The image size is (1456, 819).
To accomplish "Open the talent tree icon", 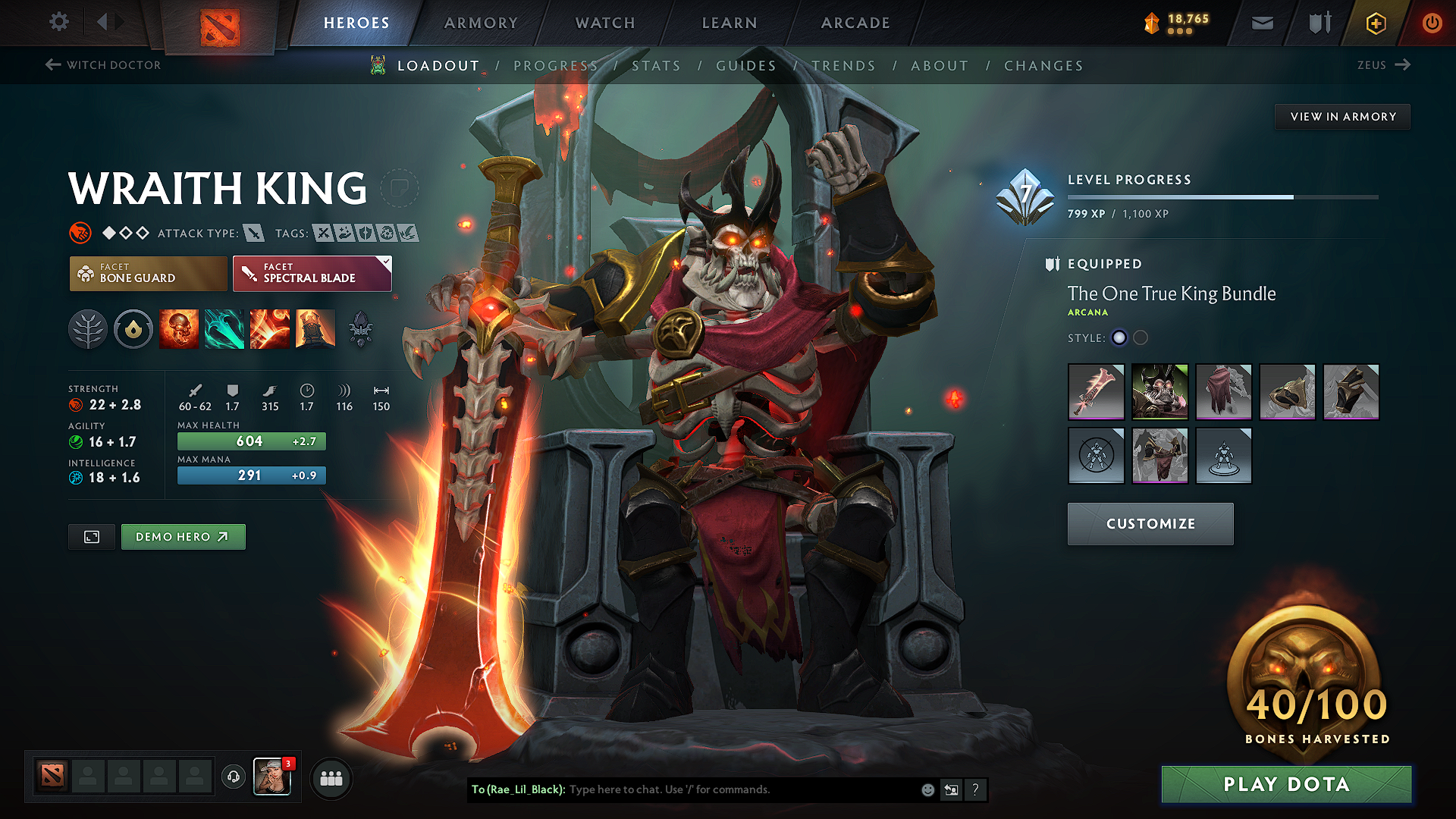I will 88,329.
